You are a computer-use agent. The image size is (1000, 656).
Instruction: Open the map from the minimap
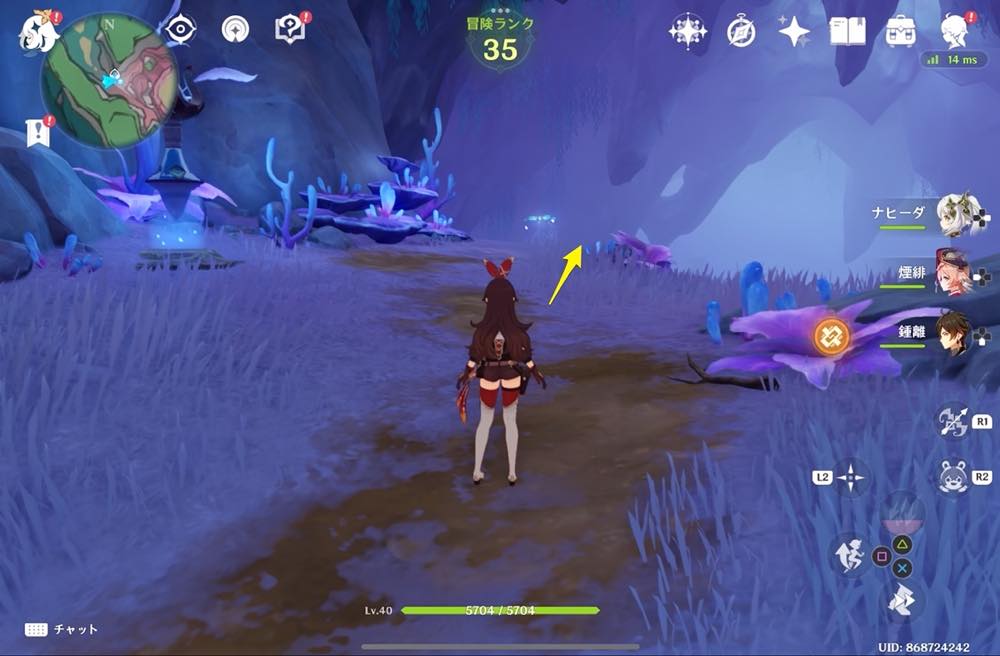(109, 81)
